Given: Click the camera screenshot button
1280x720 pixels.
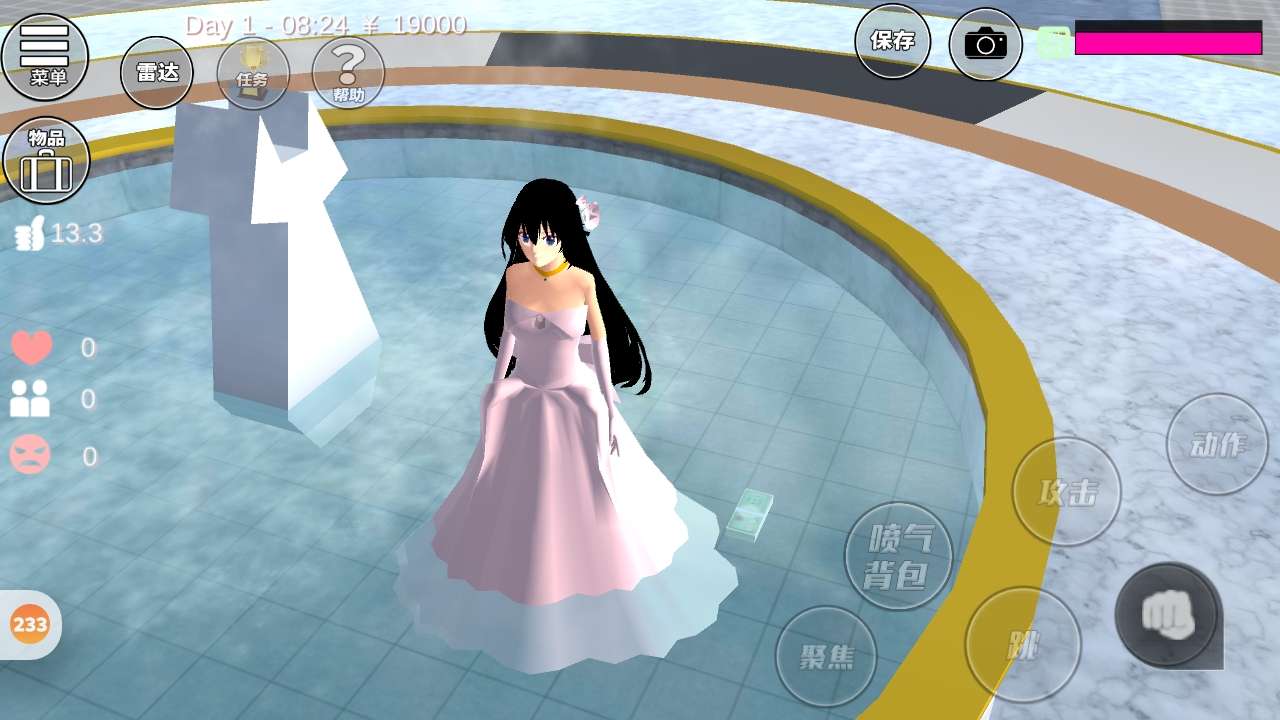Looking at the screenshot, I should tap(985, 43).
